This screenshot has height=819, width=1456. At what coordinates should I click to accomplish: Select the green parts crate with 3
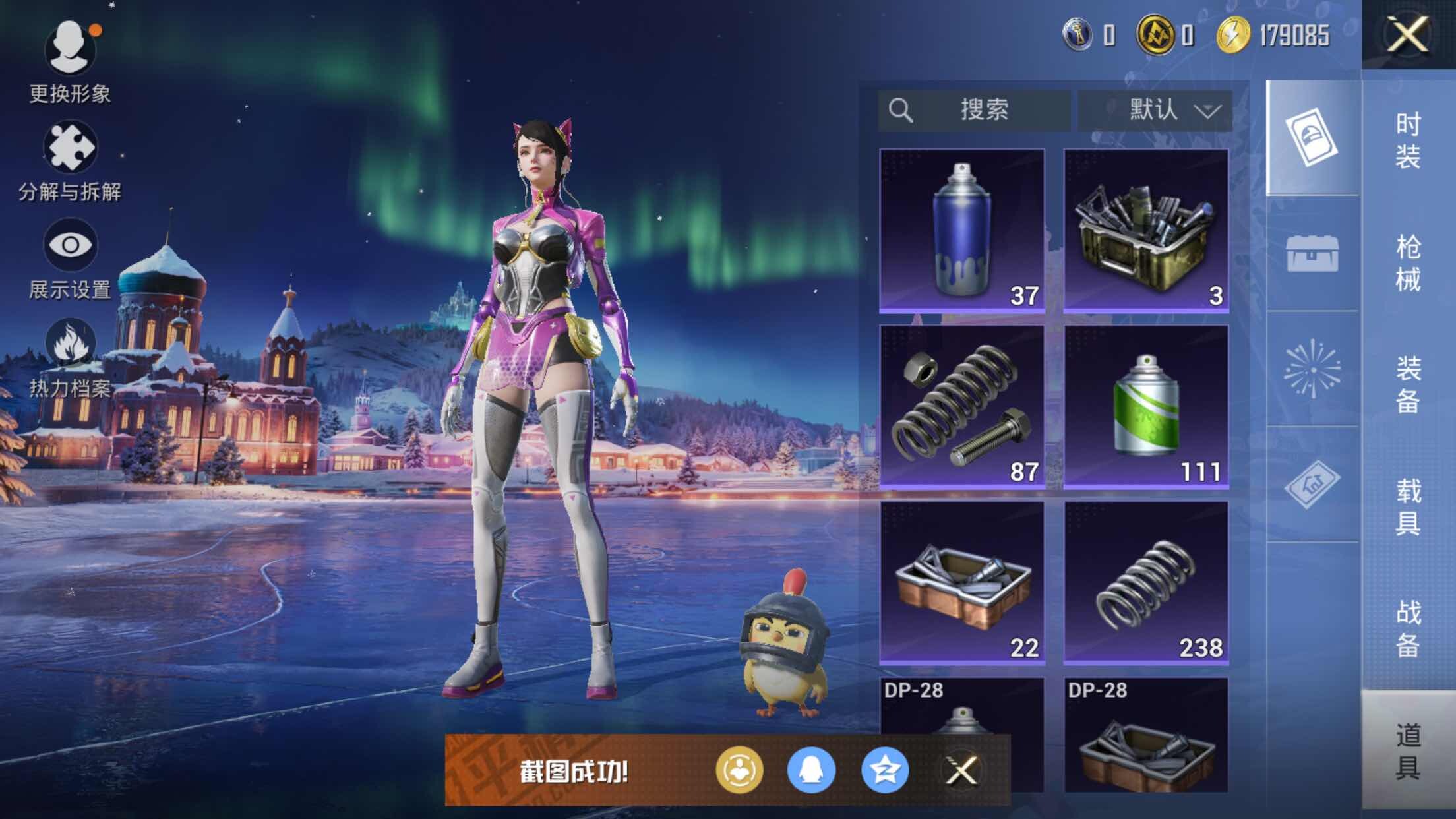[x=1146, y=230]
